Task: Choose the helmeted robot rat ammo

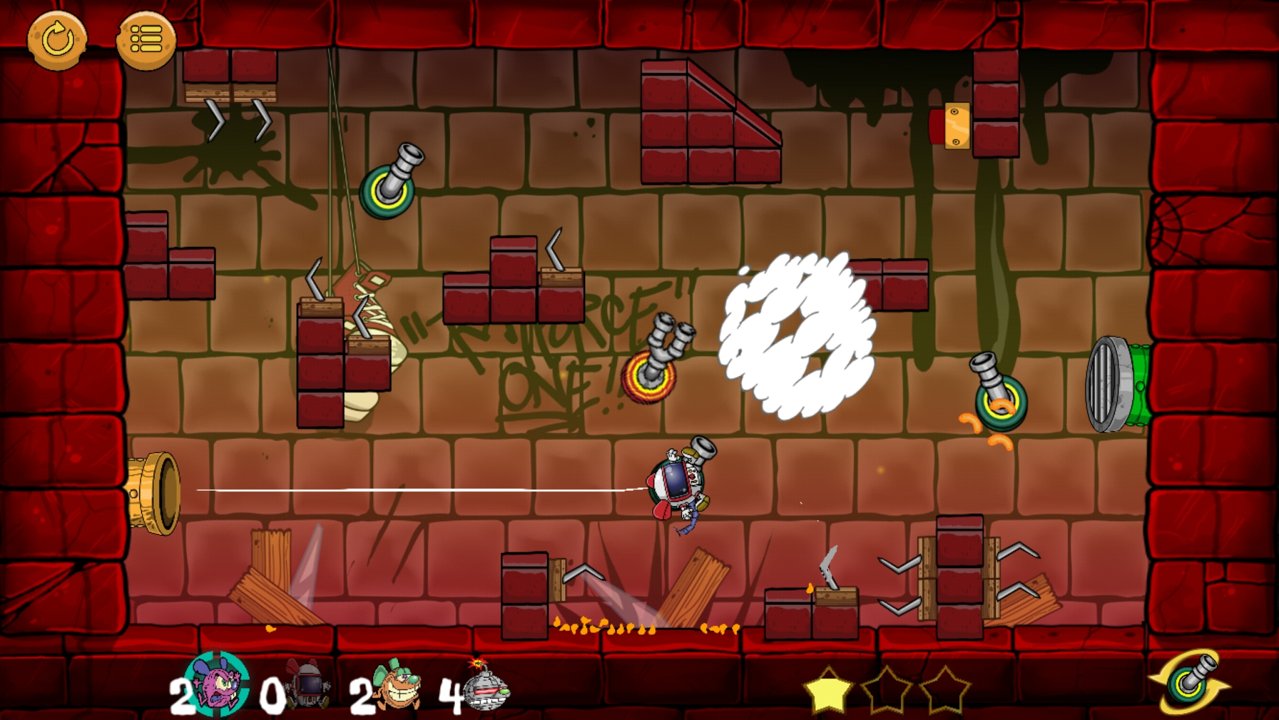Action: click(x=306, y=685)
